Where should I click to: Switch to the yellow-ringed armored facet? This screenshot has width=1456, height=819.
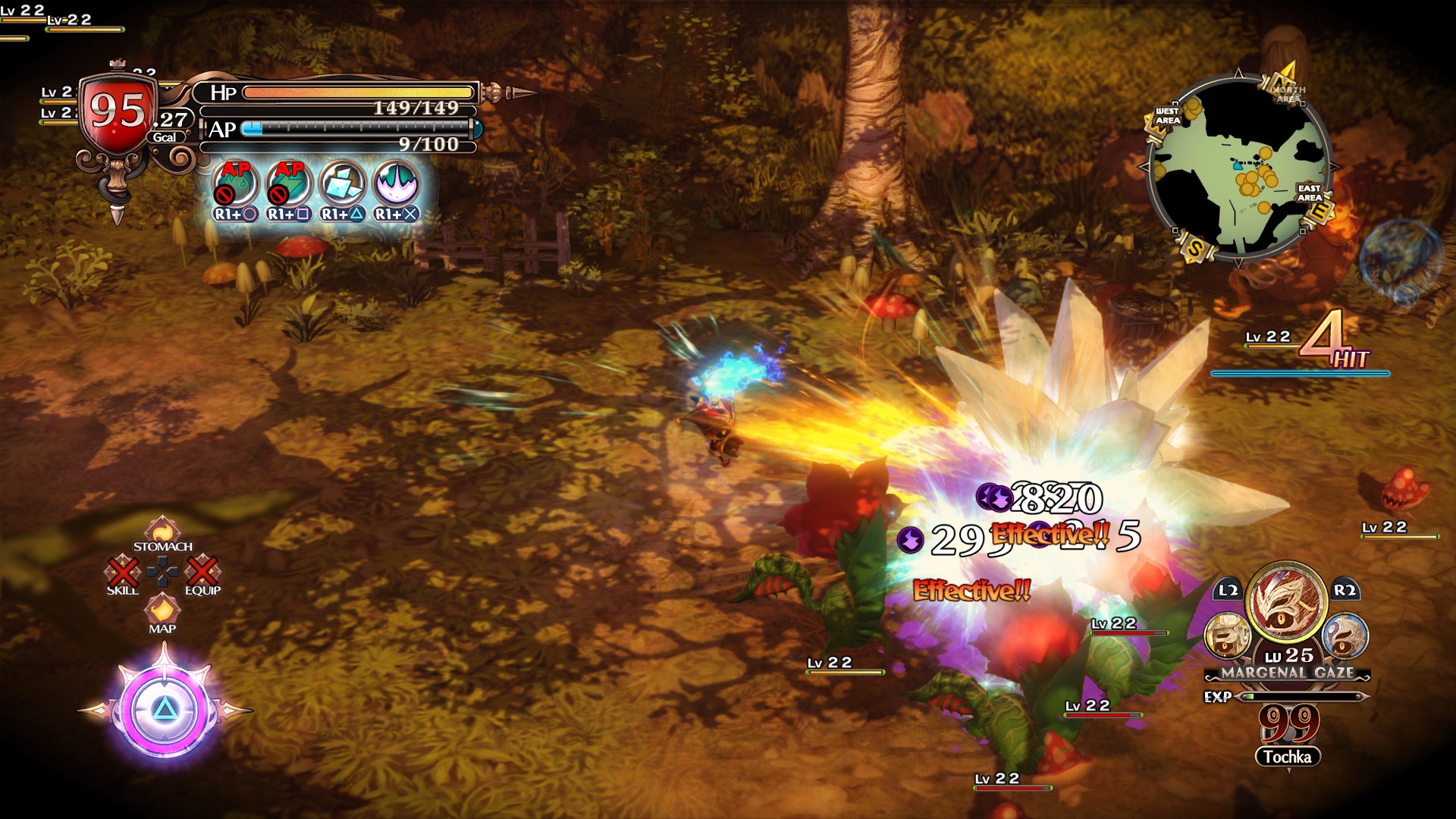(x=1227, y=635)
